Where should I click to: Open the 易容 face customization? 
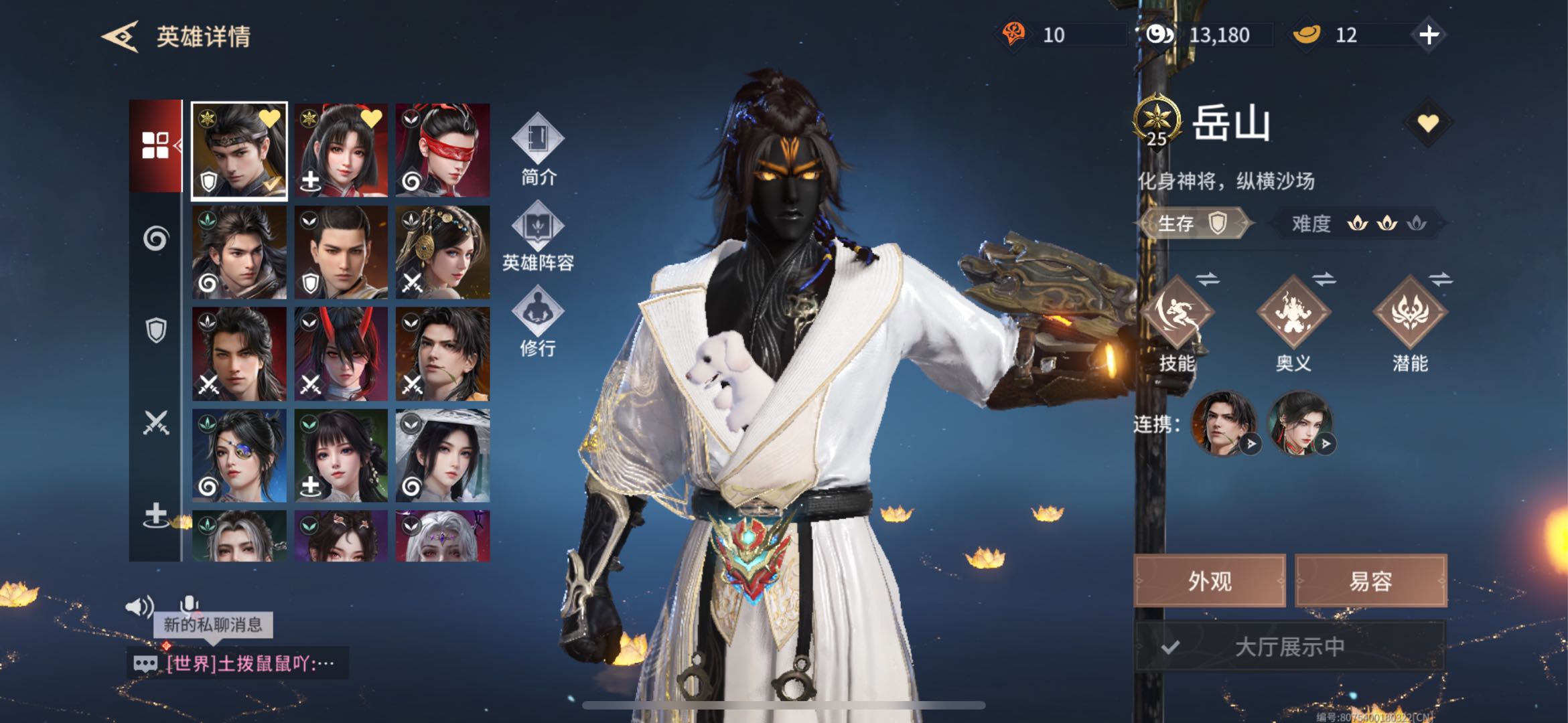1370,581
